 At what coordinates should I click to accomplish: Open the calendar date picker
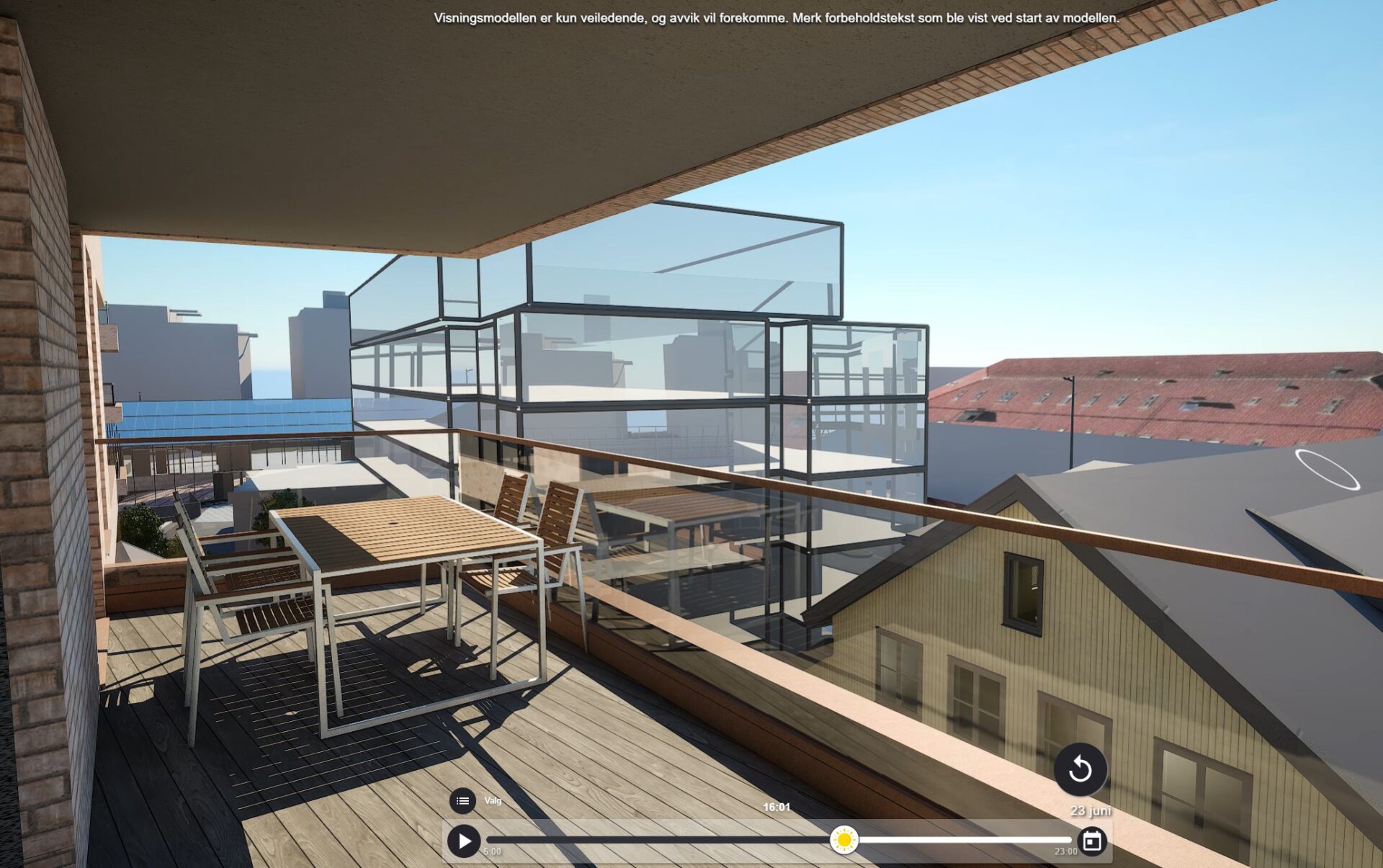(x=1092, y=841)
